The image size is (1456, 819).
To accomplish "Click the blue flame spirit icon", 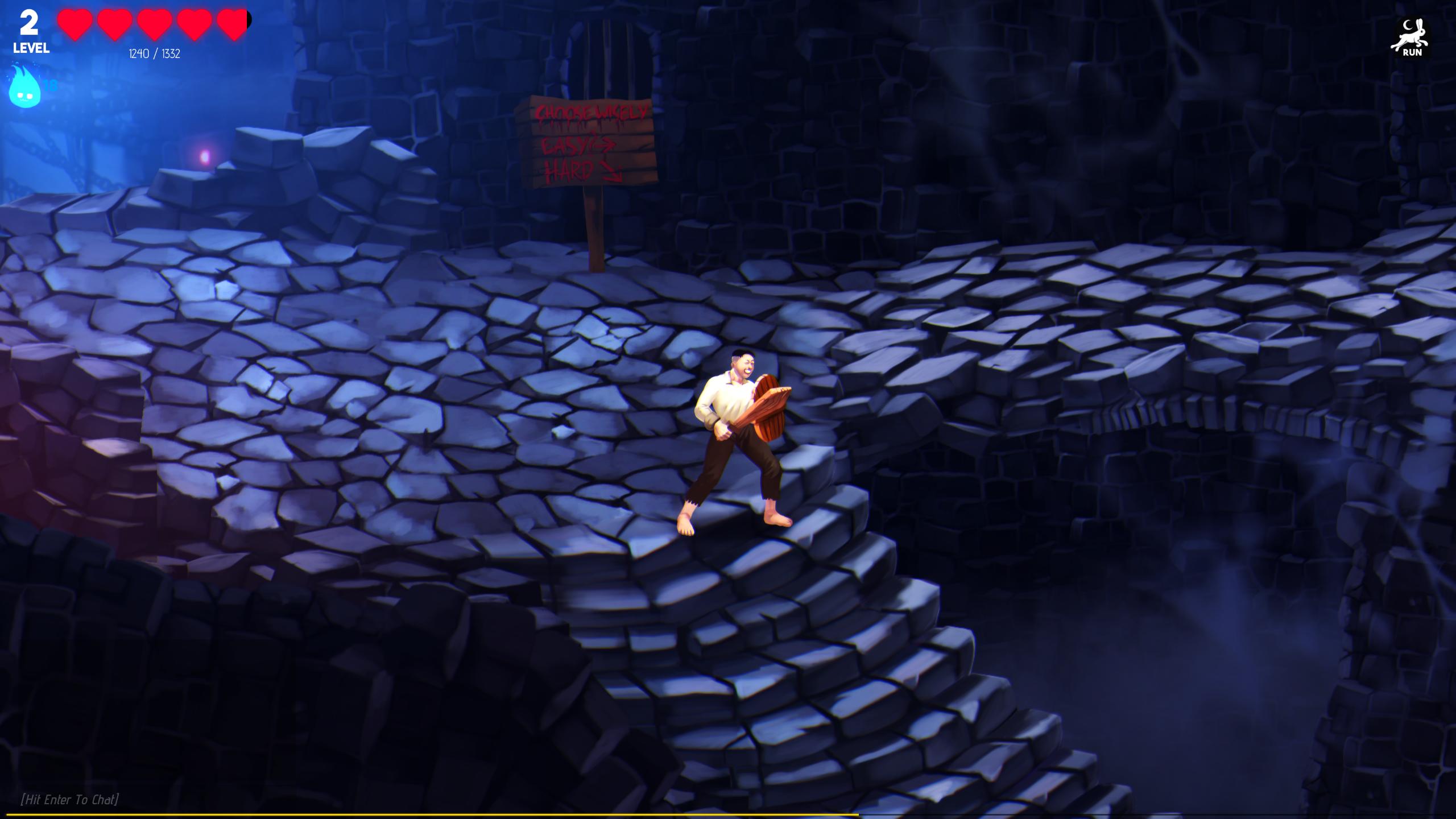I will click(24, 86).
